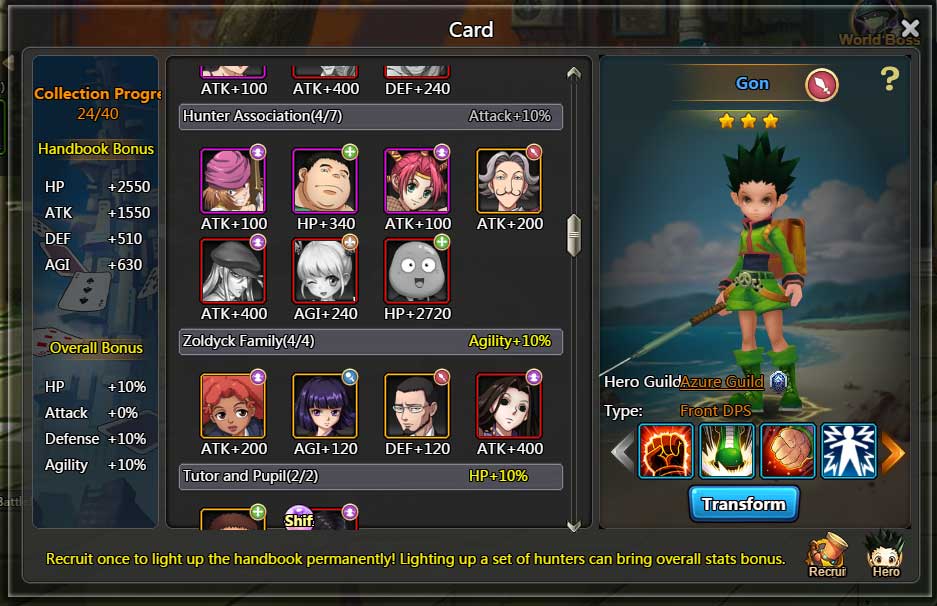This screenshot has width=937, height=606.
Task: Pick the round-headed card with HP+2720
Action: [416, 271]
